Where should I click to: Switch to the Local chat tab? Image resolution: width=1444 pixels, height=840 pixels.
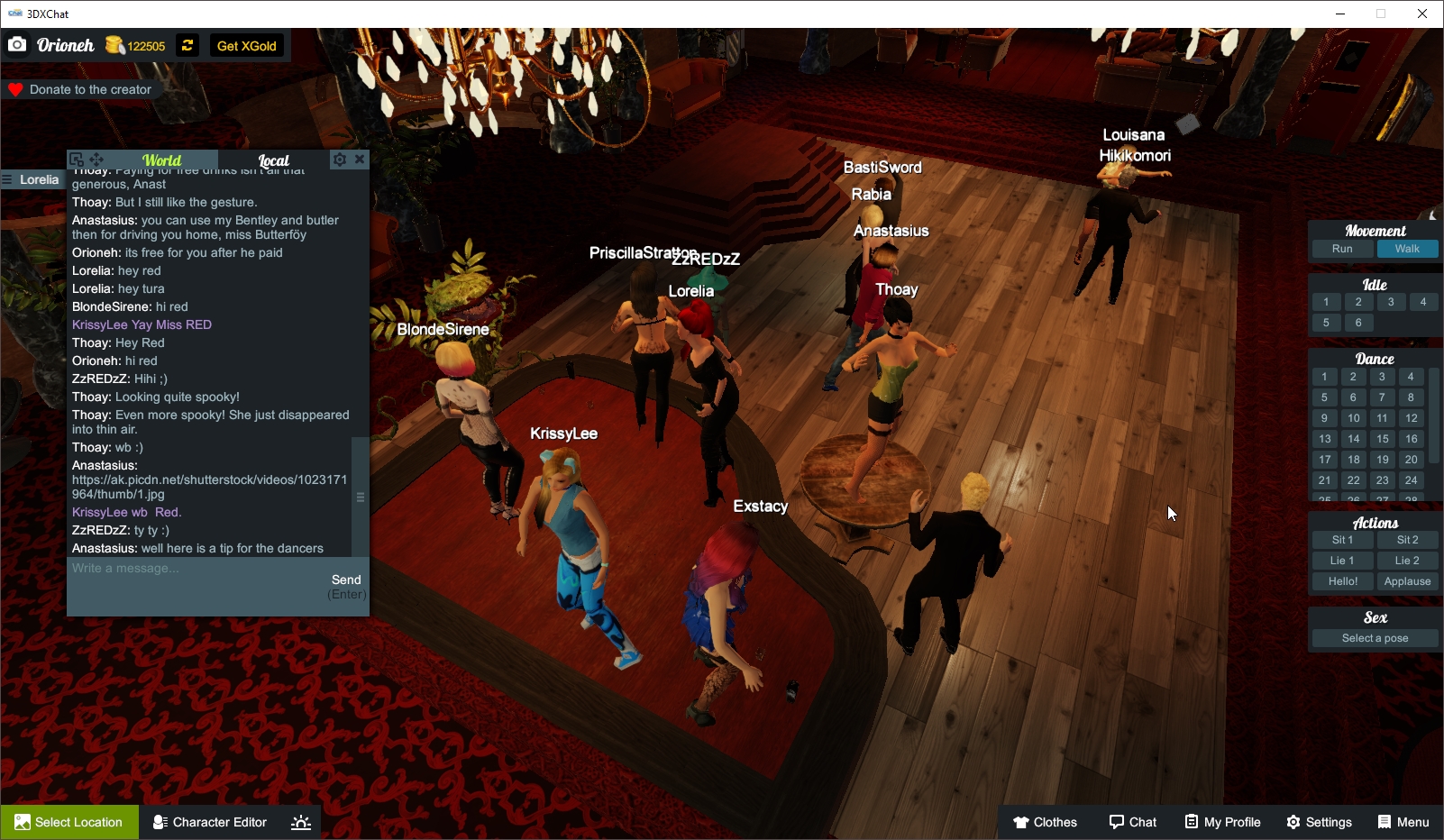point(274,160)
